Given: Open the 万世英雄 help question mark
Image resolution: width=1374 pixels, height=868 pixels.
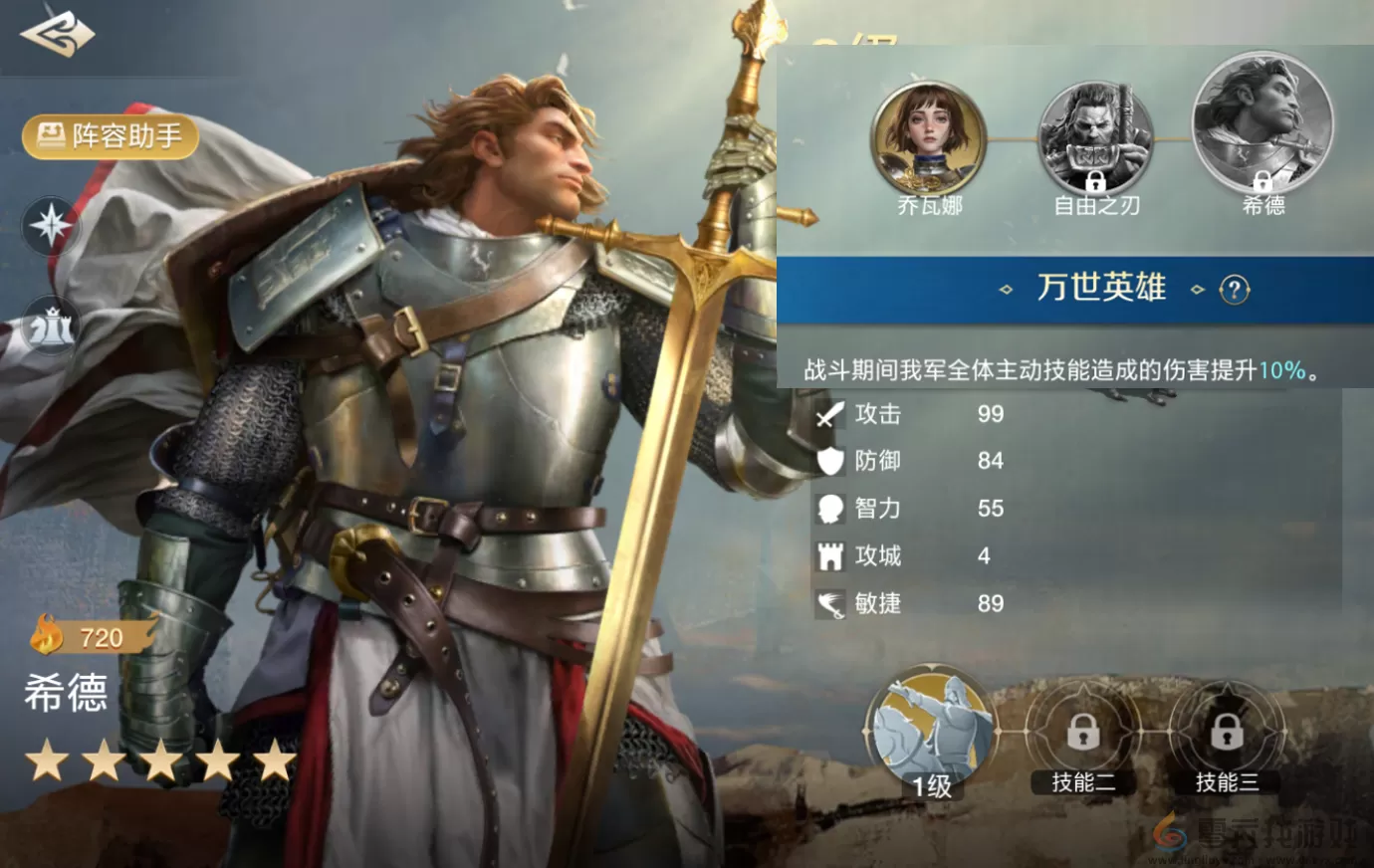Looking at the screenshot, I should (1235, 290).
